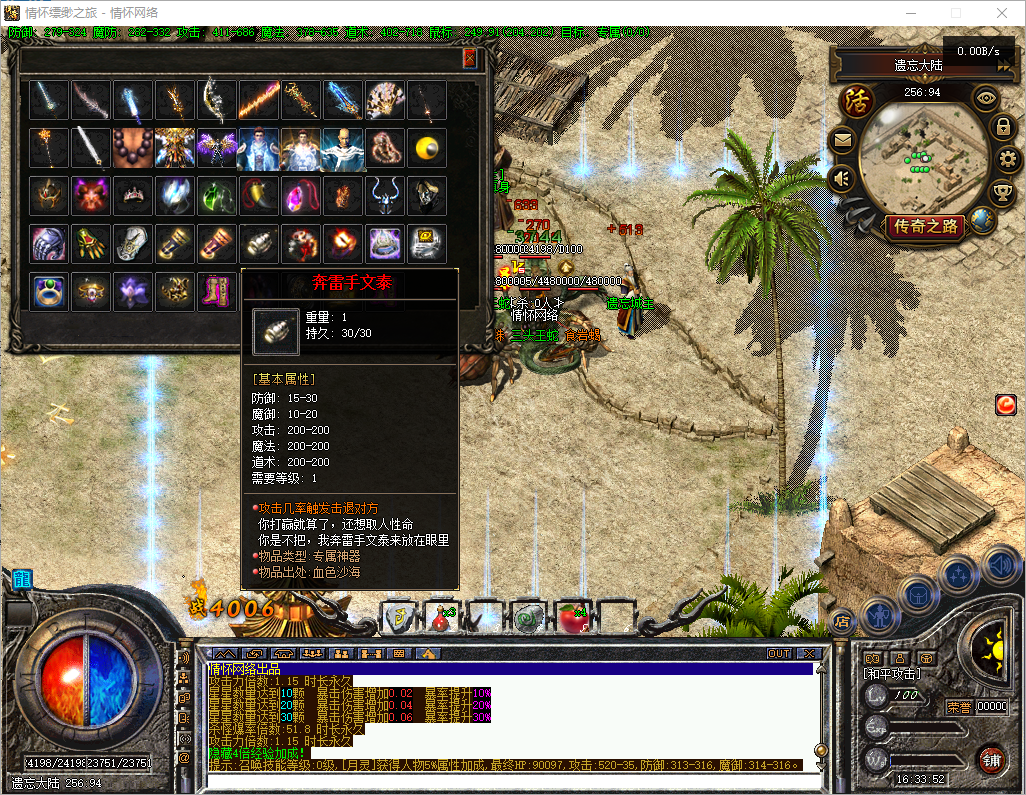Viewport: 1026px width, 795px height.
Task: Click the eye icon beside the minimap
Action: point(987,98)
